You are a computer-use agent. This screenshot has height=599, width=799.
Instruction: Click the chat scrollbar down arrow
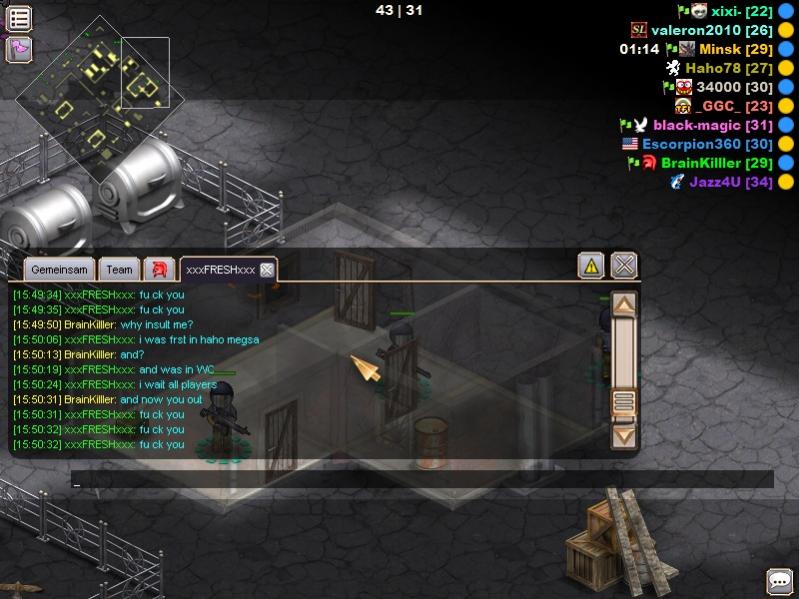point(624,436)
